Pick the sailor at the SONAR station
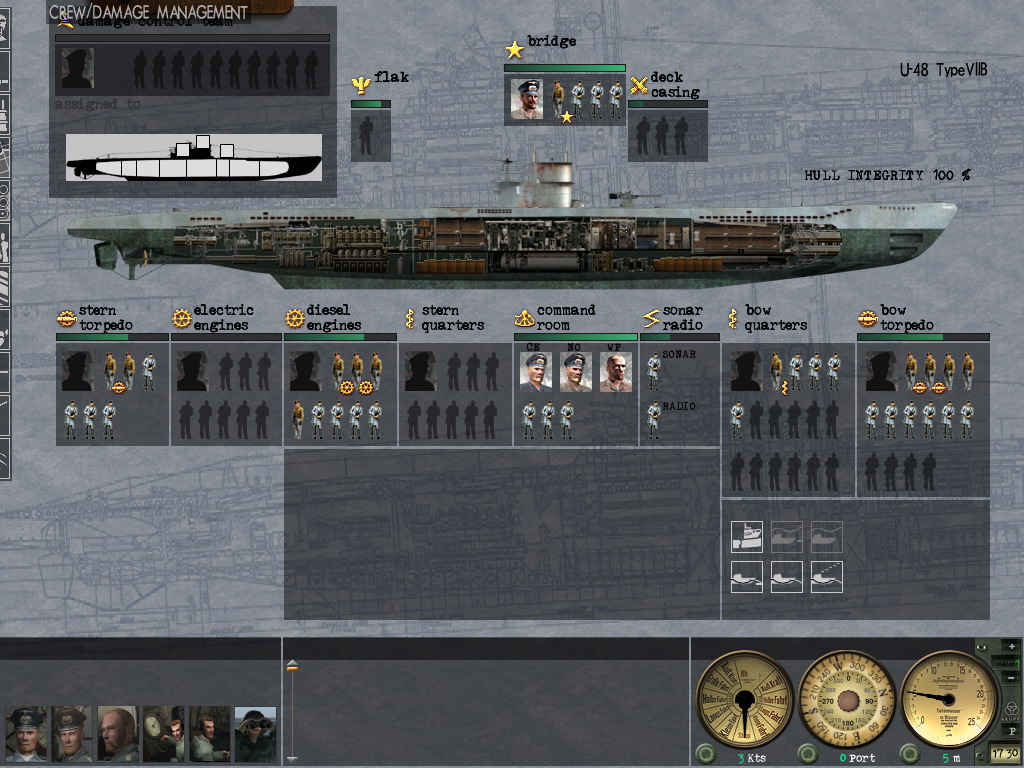 point(654,372)
